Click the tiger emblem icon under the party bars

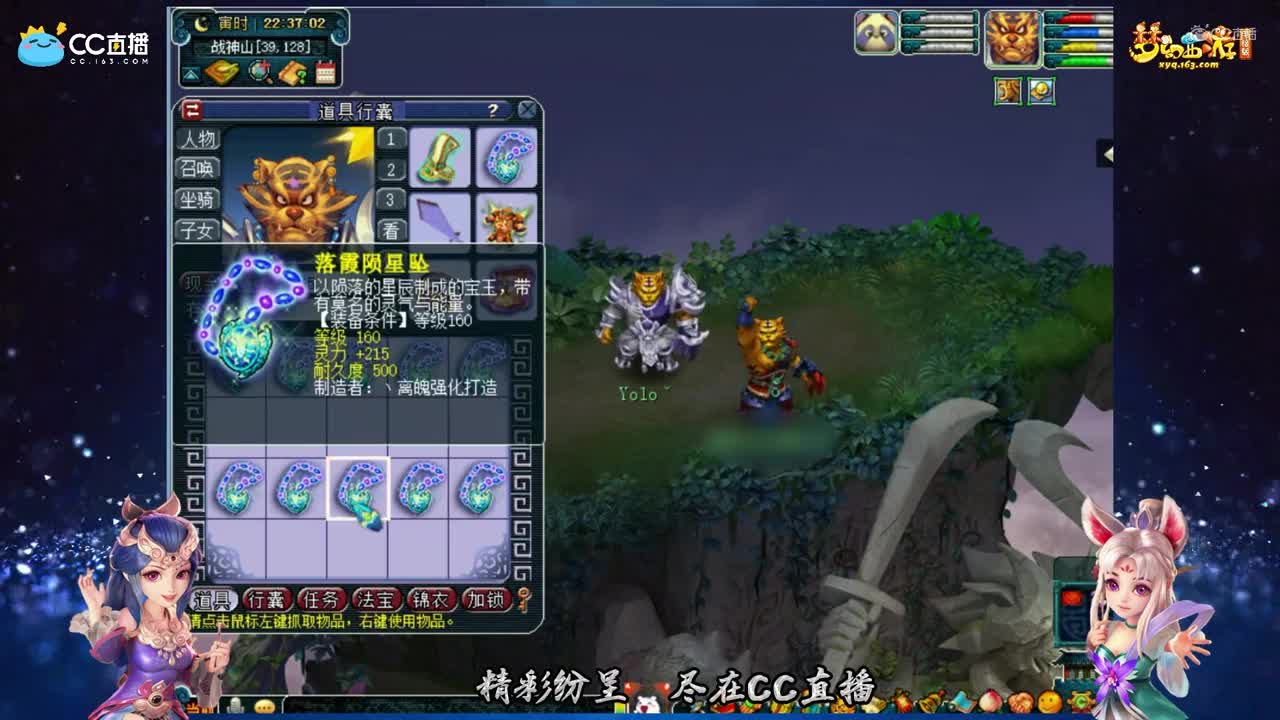click(1008, 92)
